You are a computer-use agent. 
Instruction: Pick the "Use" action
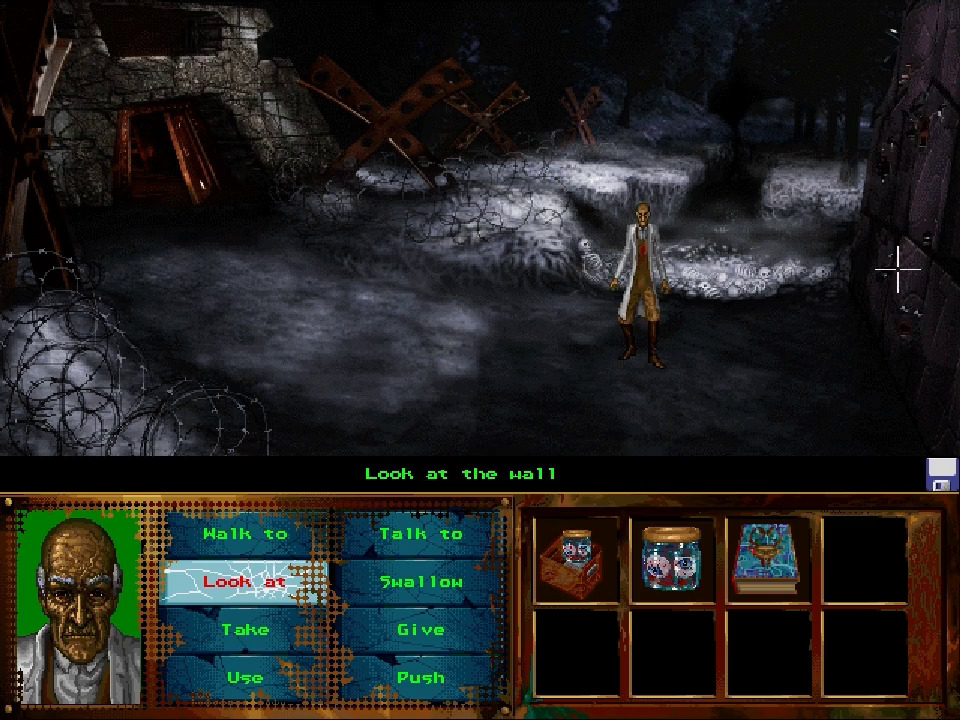click(245, 677)
